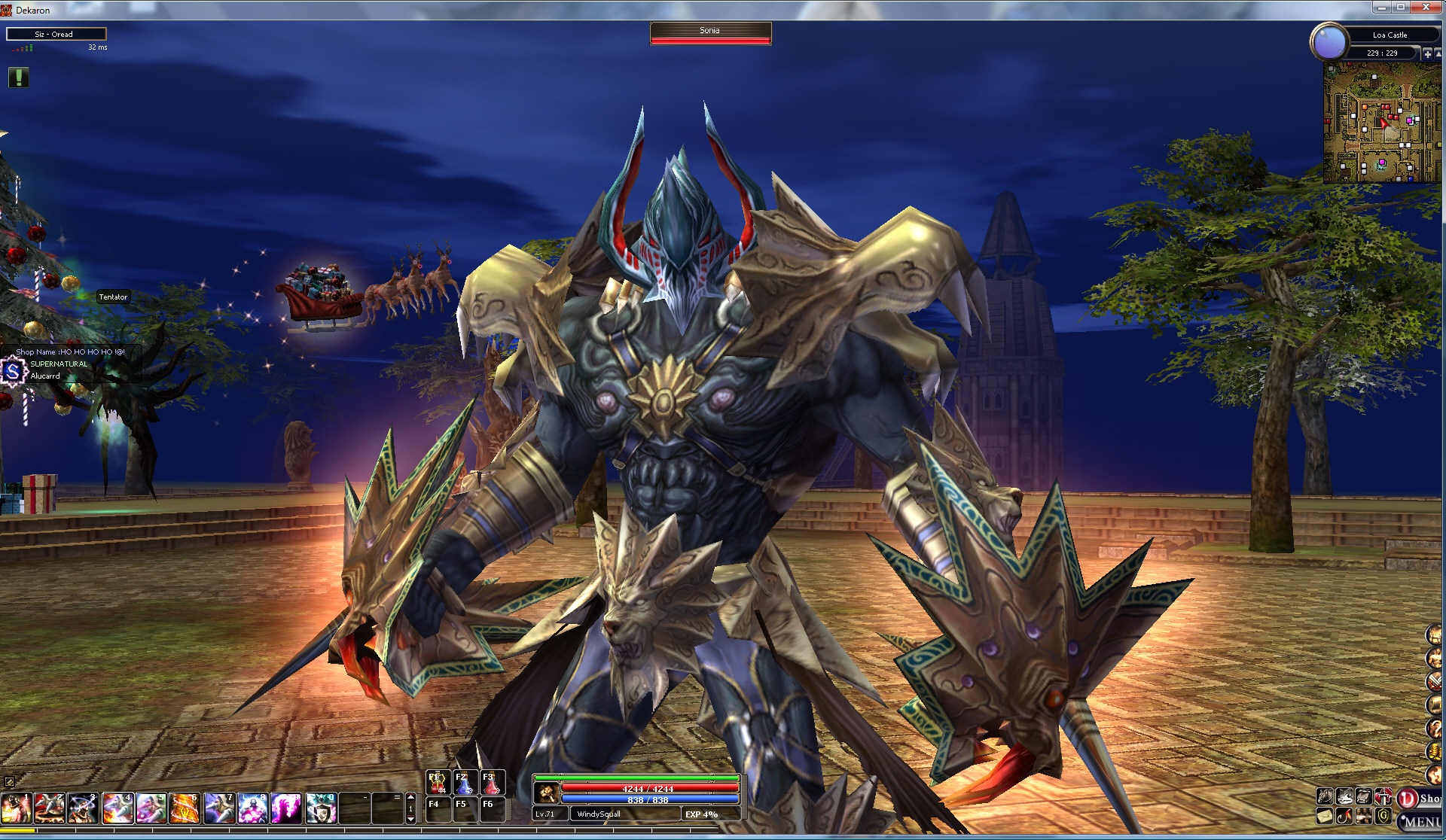Open the question mark help icon
The image size is (1446, 840).
click(x=1434, y=728)
